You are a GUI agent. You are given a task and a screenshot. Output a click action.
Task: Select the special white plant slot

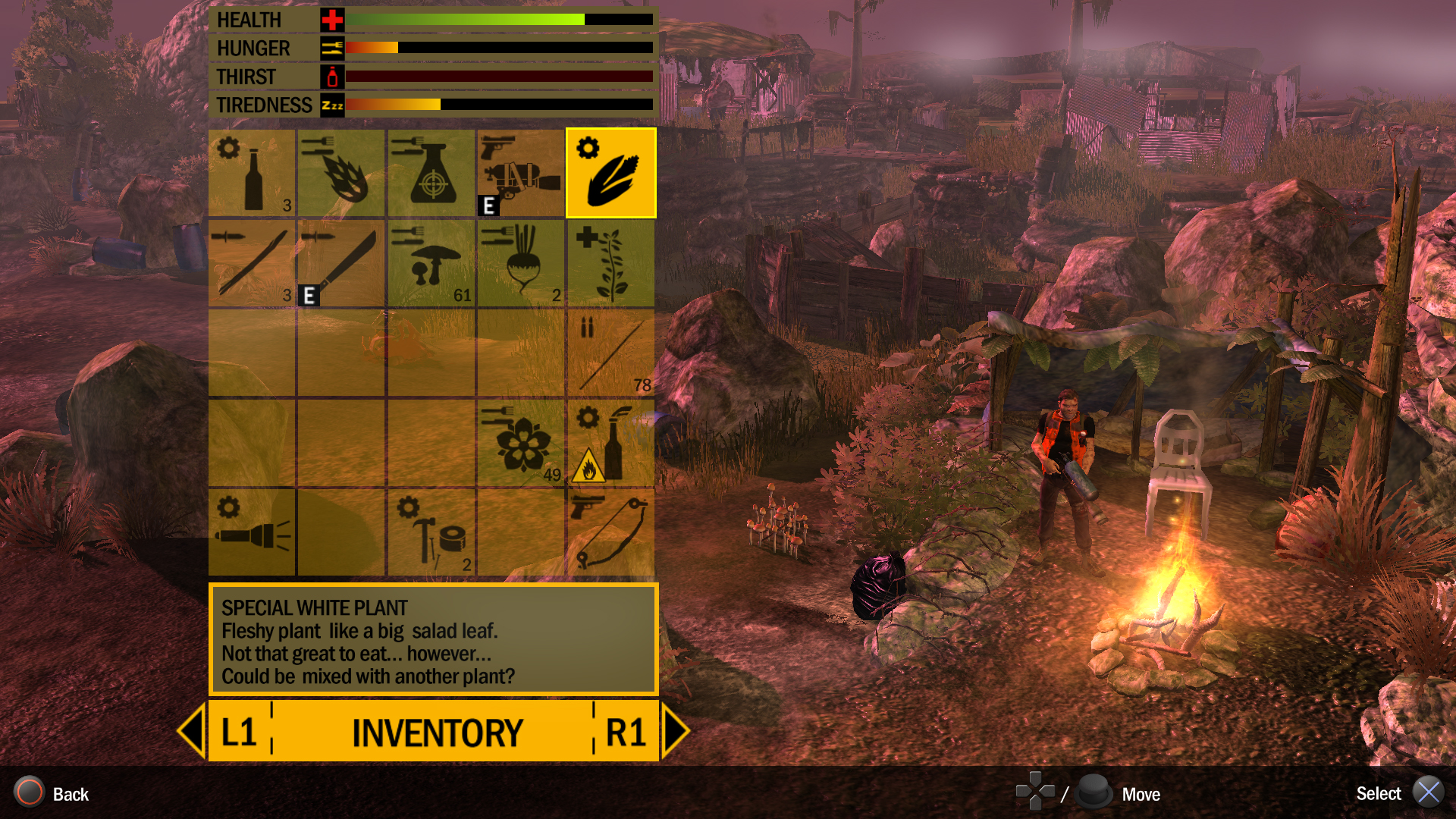coord(610,173)
